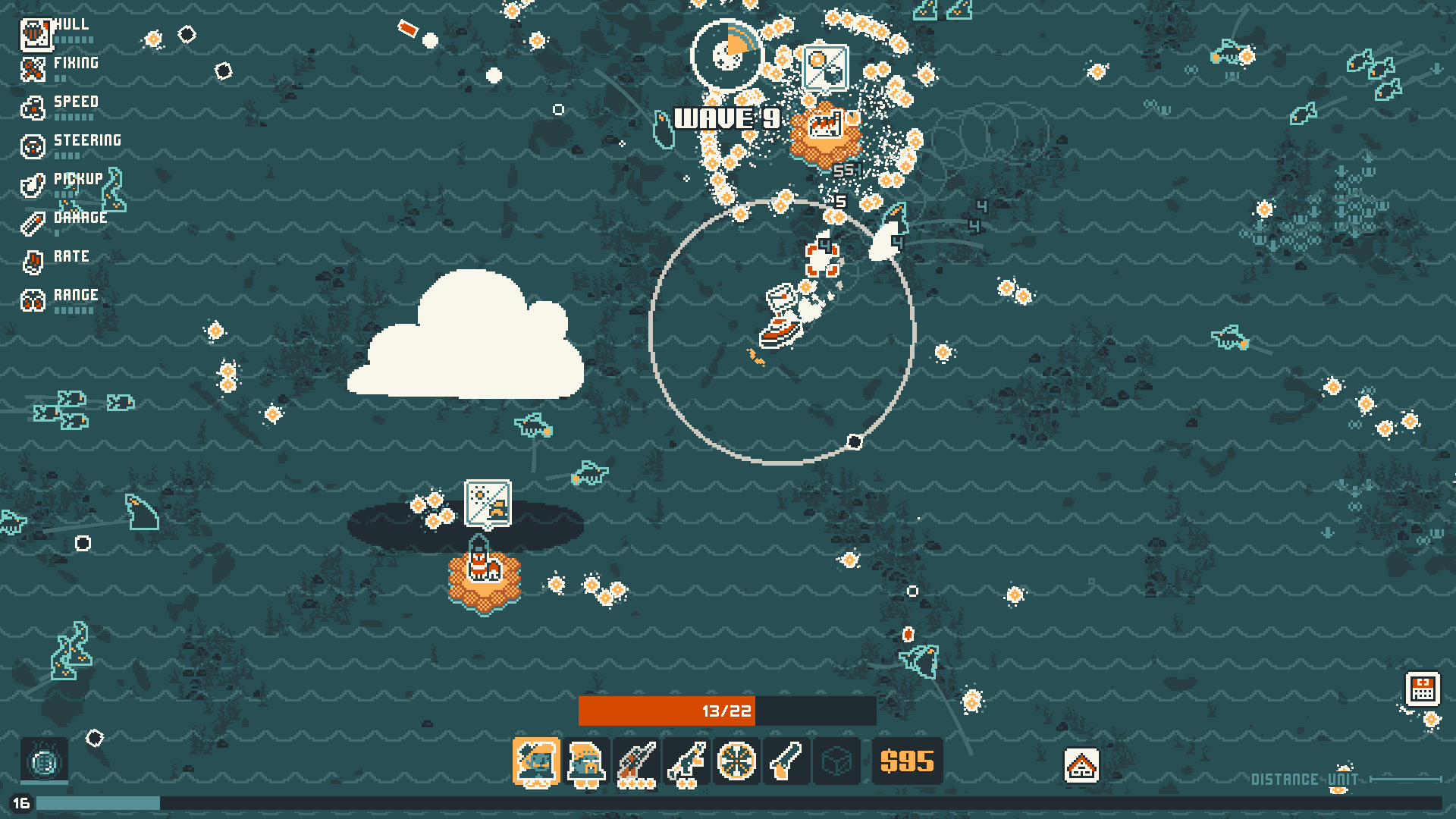
Task: Click the empty cube slot in the hotbar
Action: 835,761
